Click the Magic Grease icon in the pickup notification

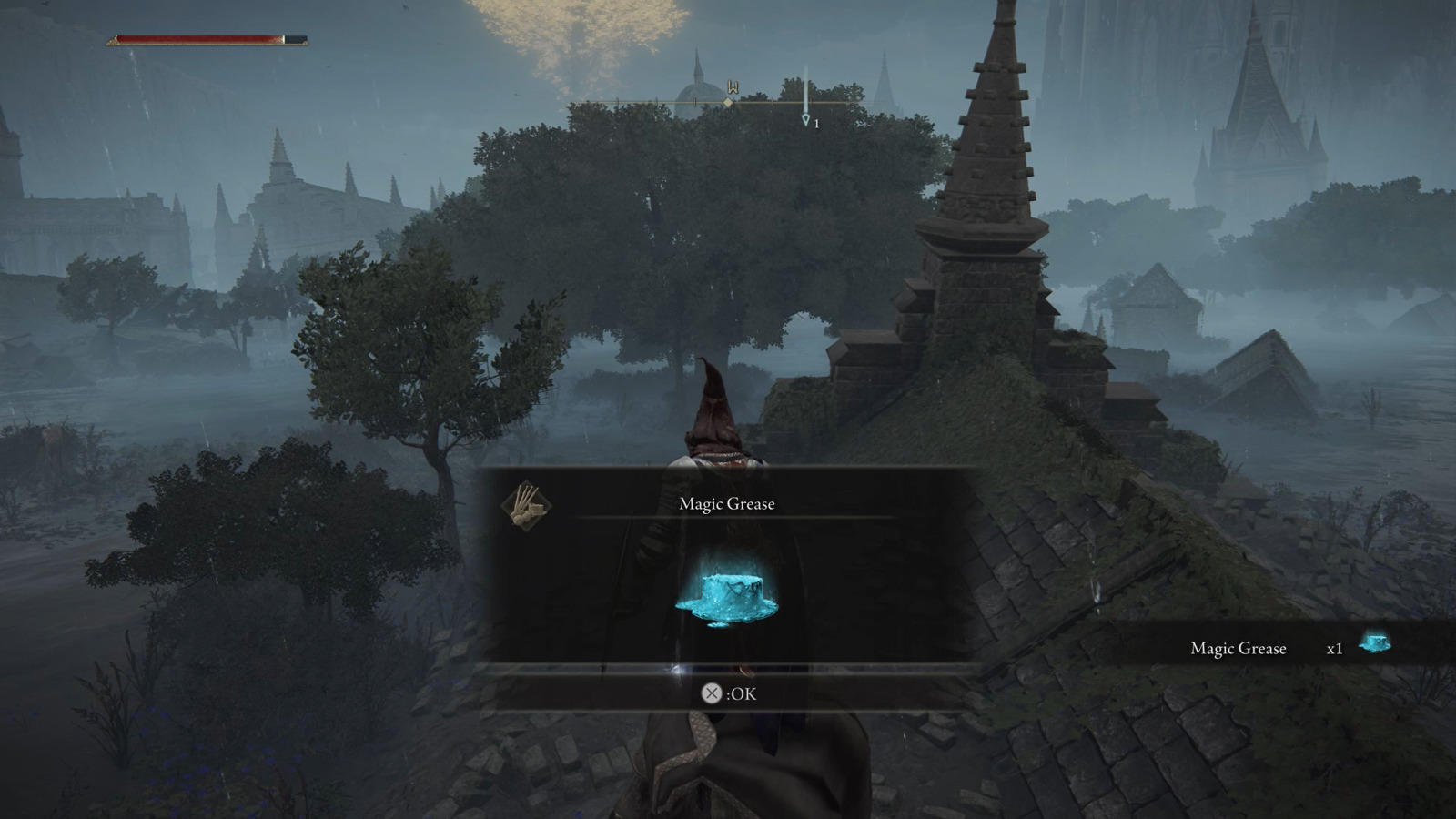click(x=1374, y=646)
